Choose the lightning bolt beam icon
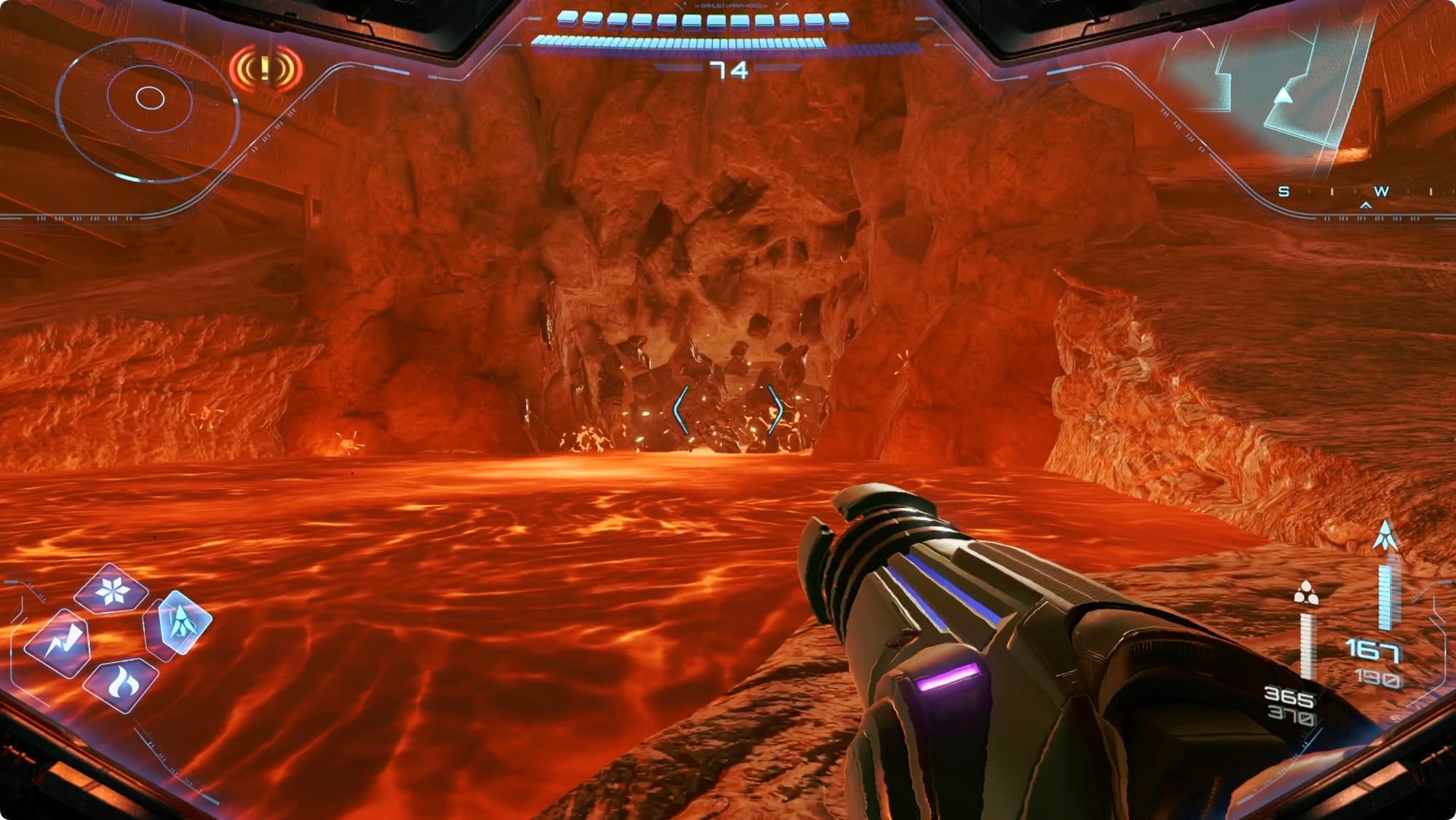The image size is (1456, 820). pyautogui.click(x=58, y=644)
